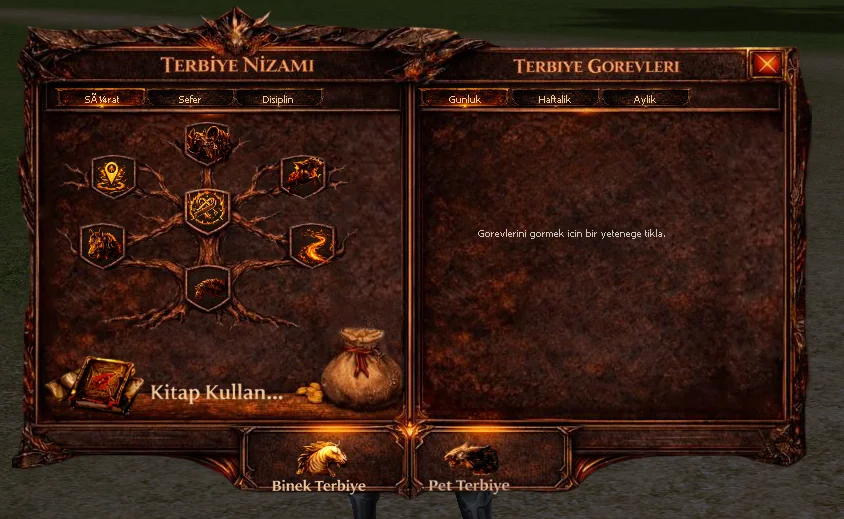The height and width of the screenshot is (519, 844).
Task: Click the gold coin sack
Action: pyautogui.click(x=360, y=370)
